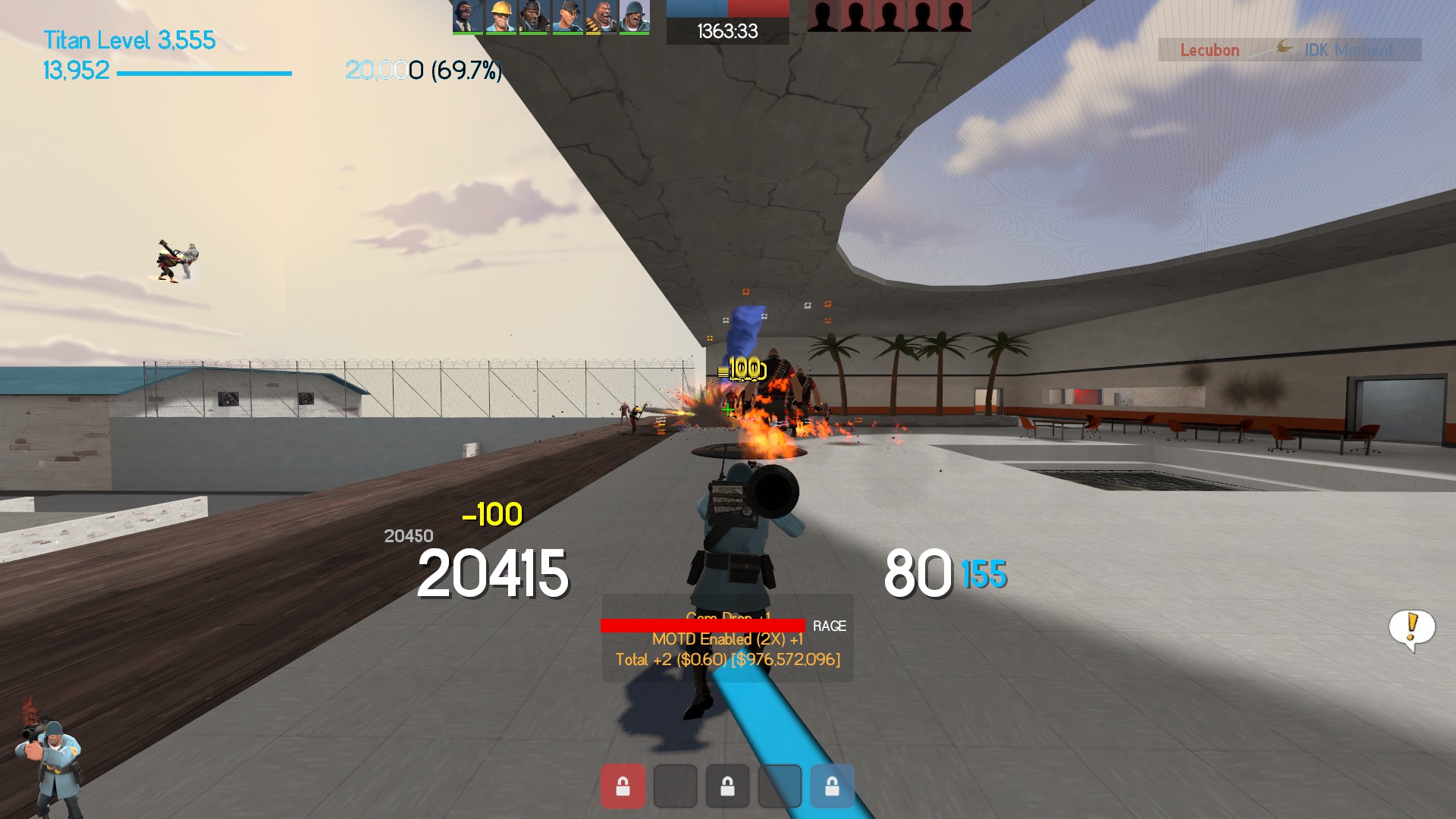Open the exclamation mark speech bubble alert
The image size is (1456, 819).
[1411, 629]
